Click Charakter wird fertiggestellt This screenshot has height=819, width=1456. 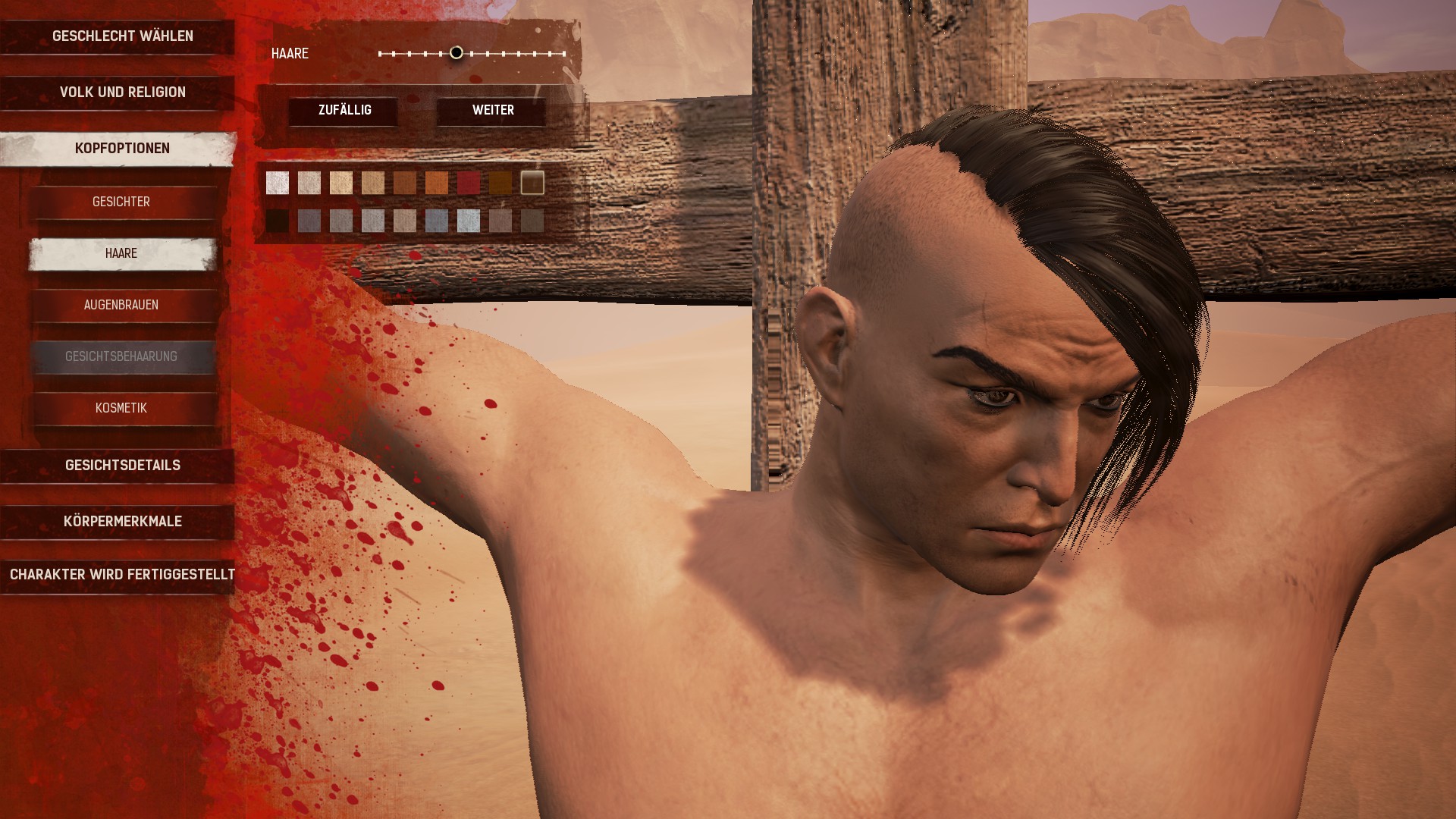tap(121, 575)
